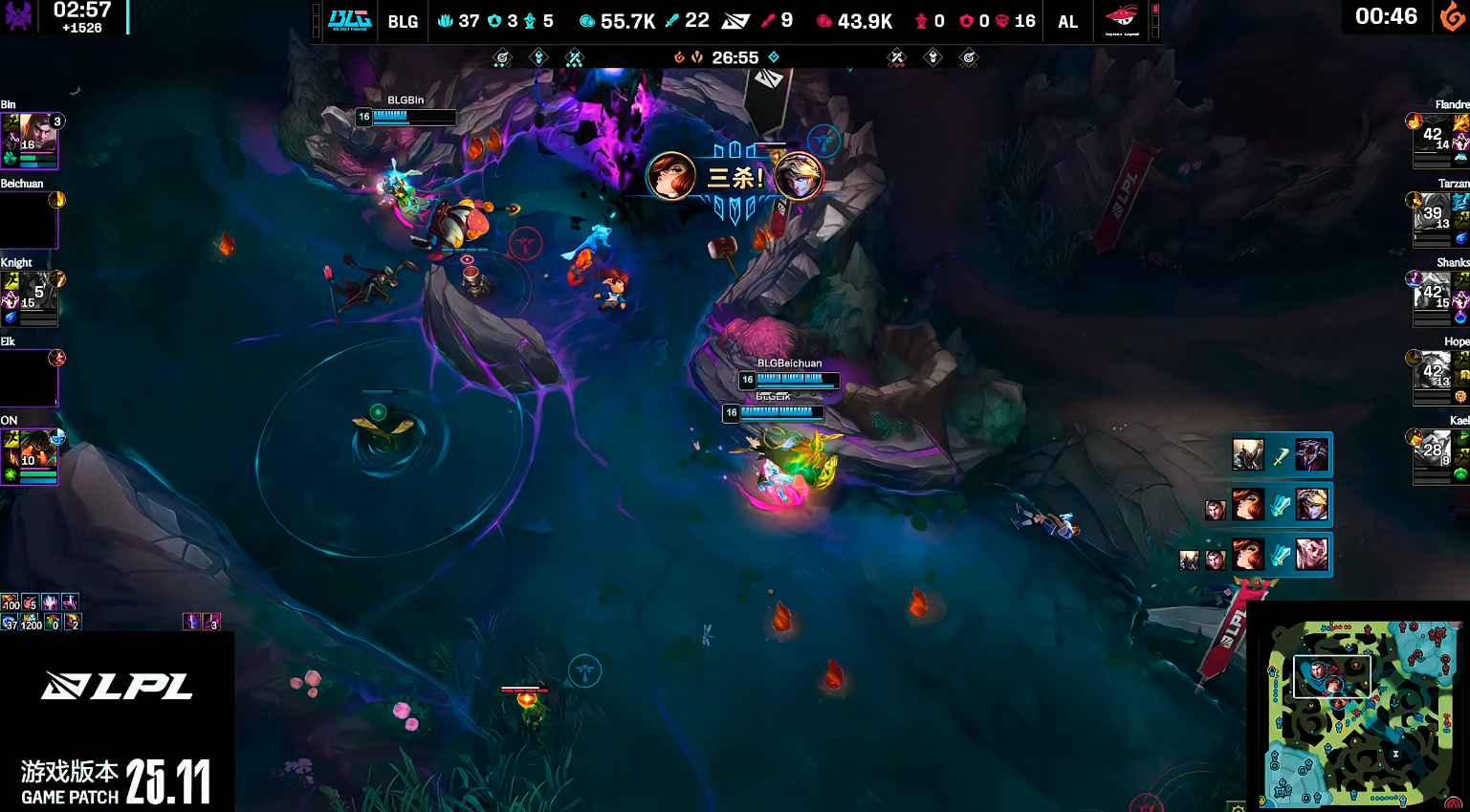This screenshot has width=1470, height=812.
Task: Choose Knight's champion portrait
Action: (x=30, y=298)
